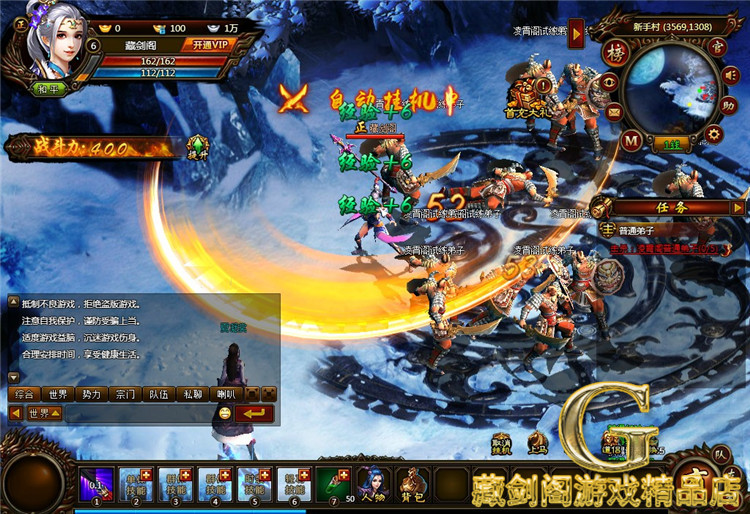Open the chat emoji picker
The height and width of the screenshot is (514, 750).
click(224, 413)
